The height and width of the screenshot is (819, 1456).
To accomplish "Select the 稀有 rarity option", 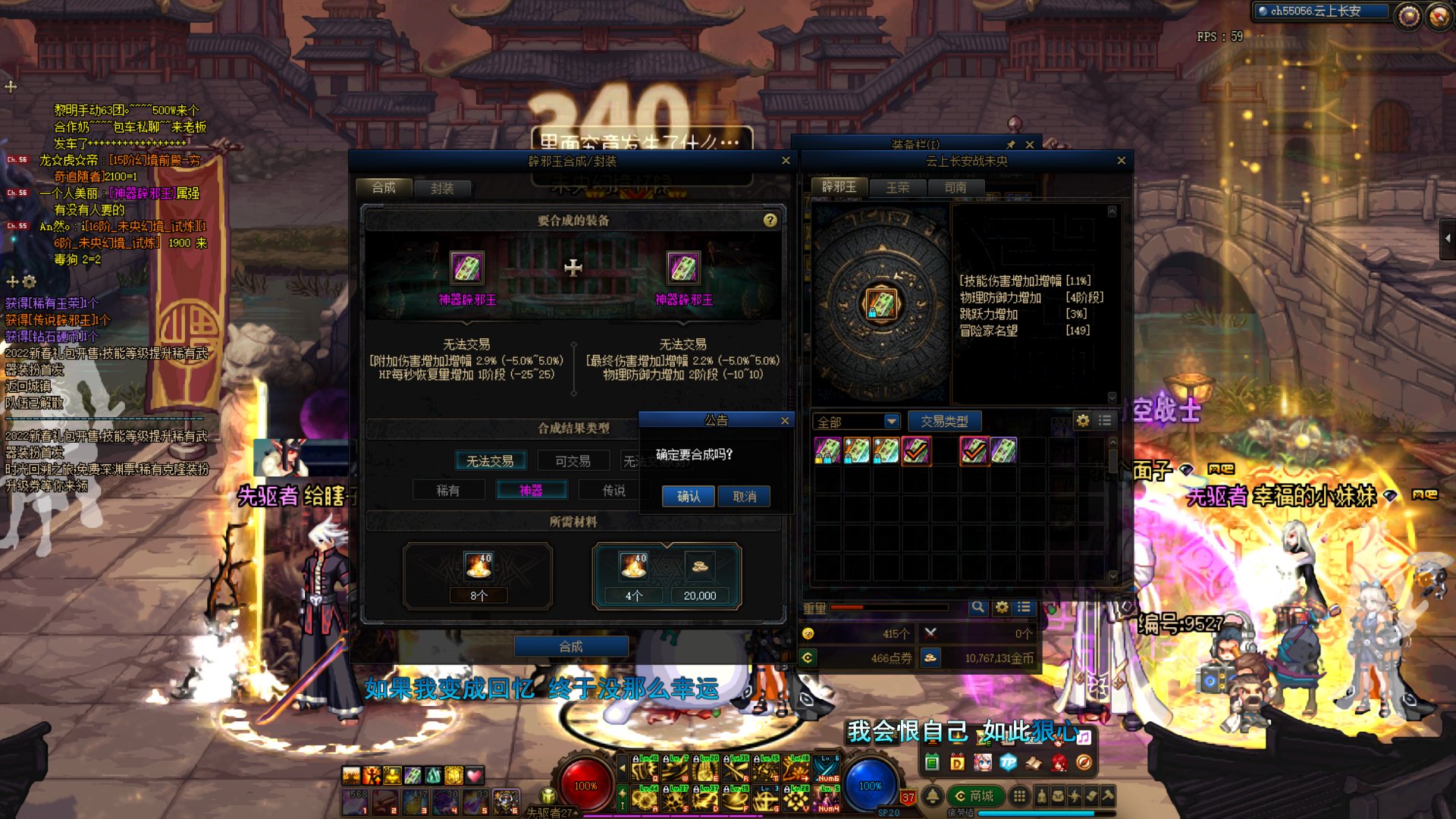I will point(448,491).
